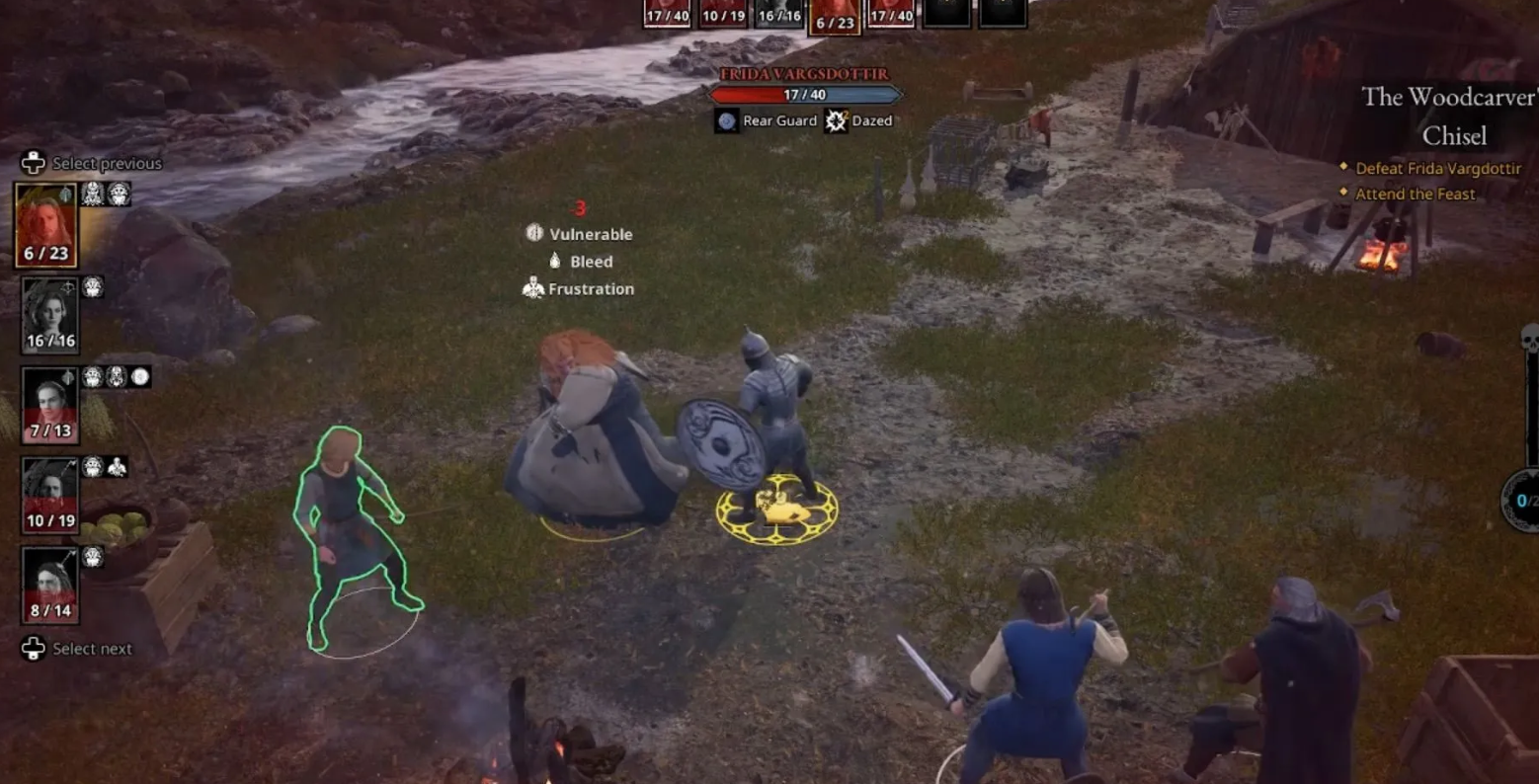The image size is (1539, 784).
Task: Inspect the Dazed status effect icon
Action: 837,120
